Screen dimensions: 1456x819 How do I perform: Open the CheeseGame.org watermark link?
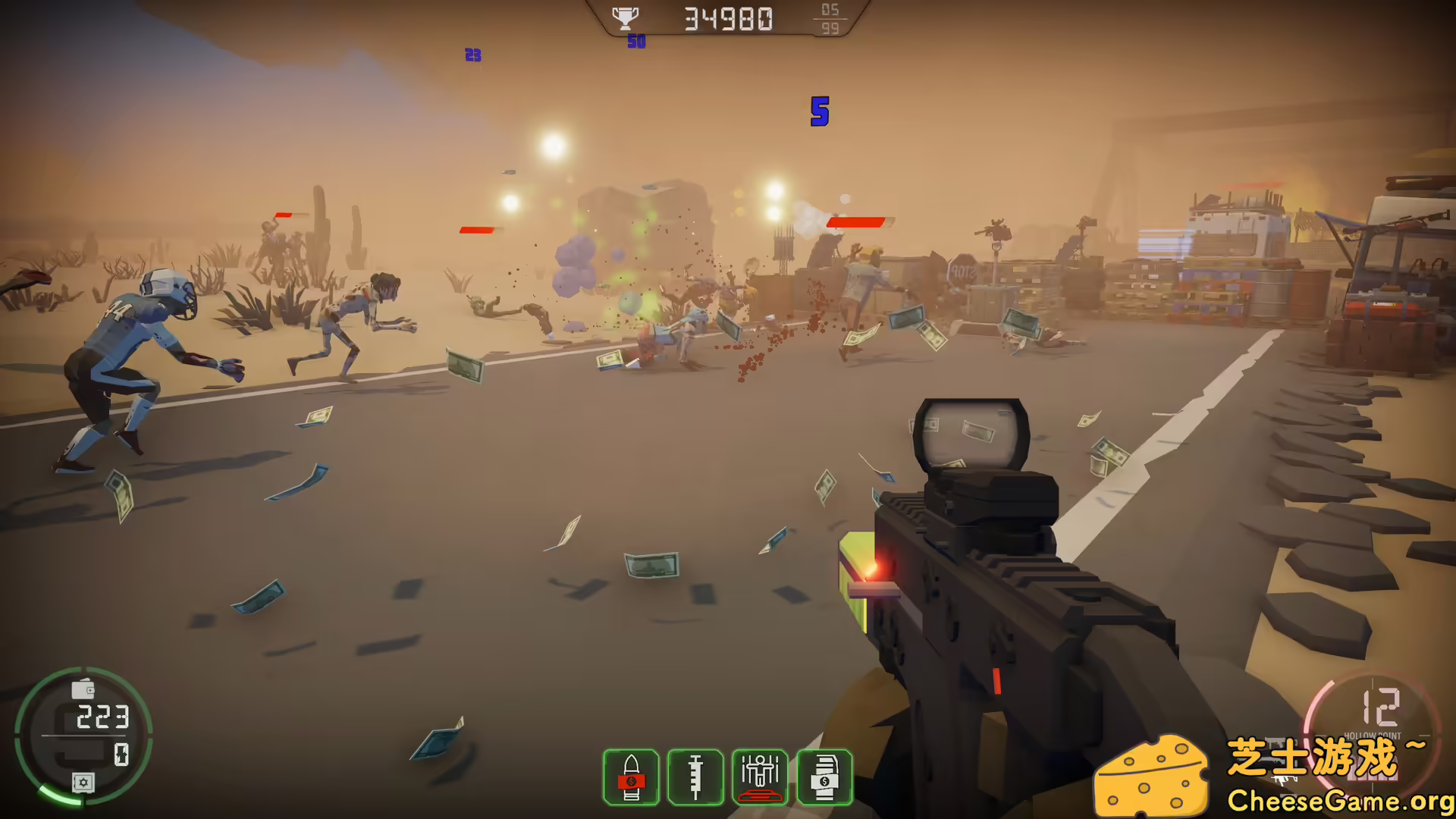(1338, 800)
